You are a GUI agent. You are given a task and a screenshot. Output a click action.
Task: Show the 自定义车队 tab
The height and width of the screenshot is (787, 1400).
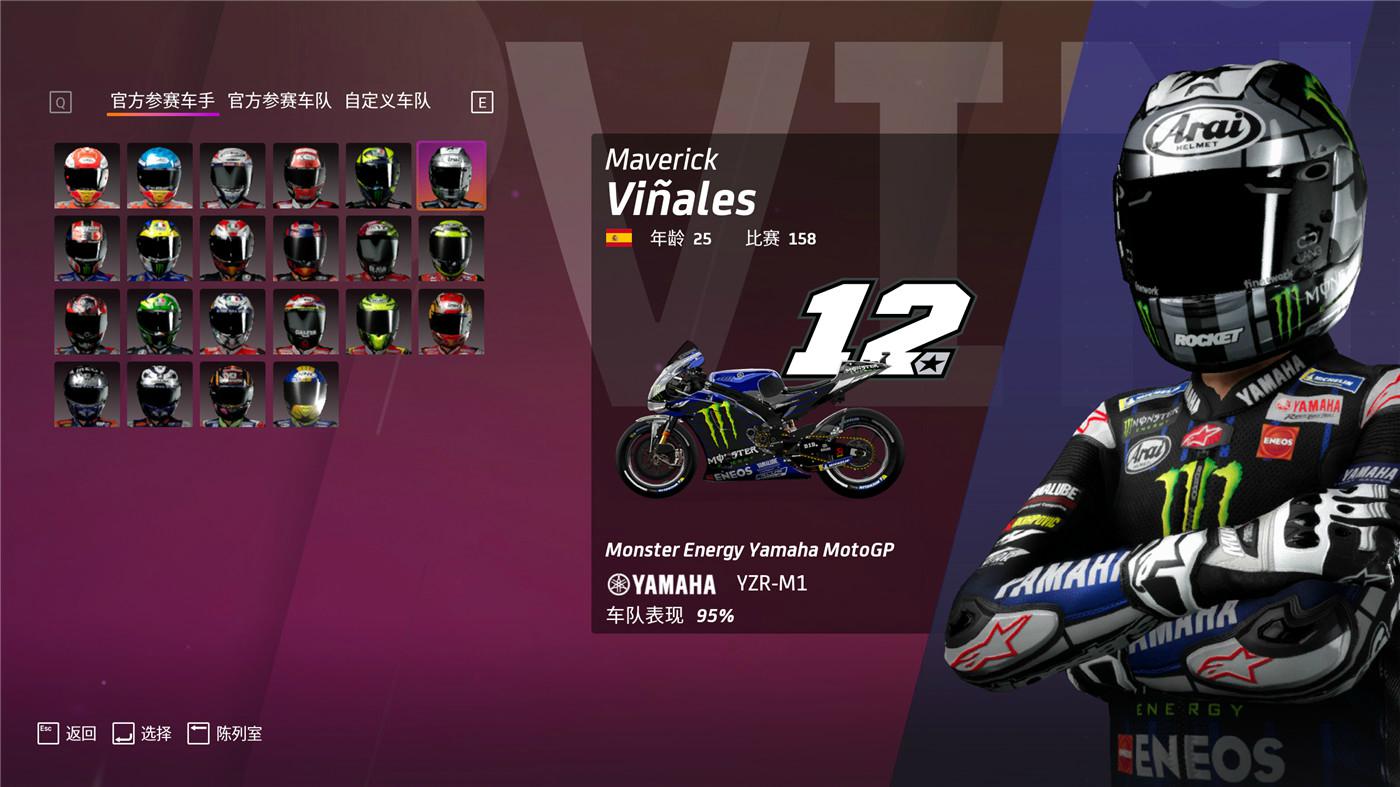pos(388,101)
